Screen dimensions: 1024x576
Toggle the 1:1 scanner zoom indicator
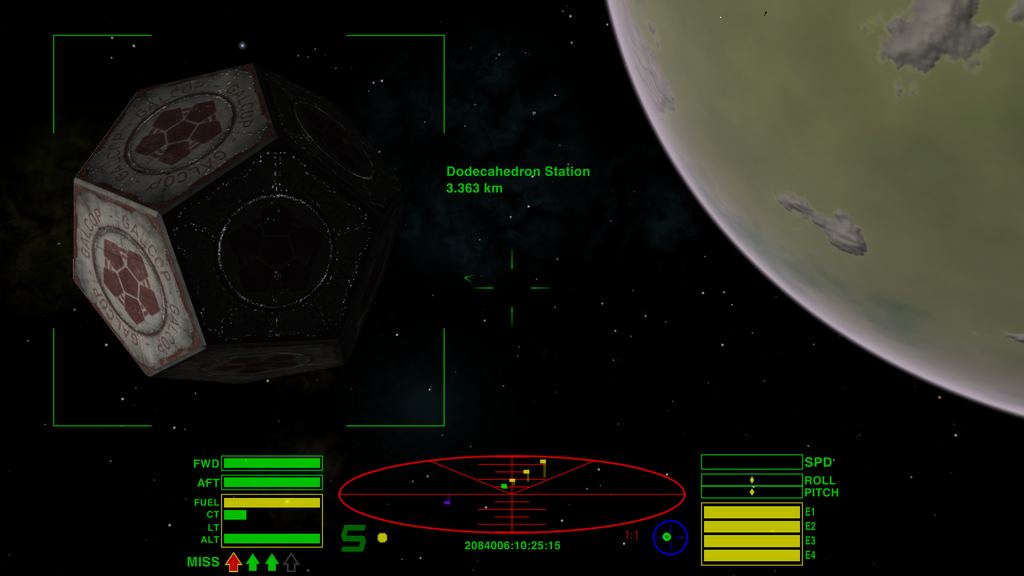(x=632, y=536)
